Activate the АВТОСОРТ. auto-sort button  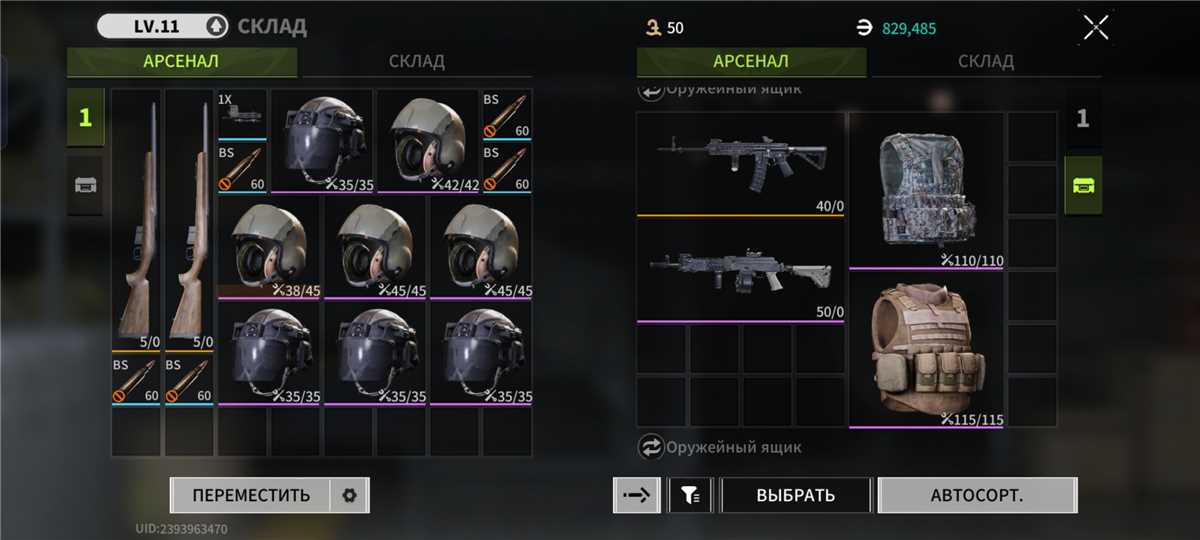point(977,495)
